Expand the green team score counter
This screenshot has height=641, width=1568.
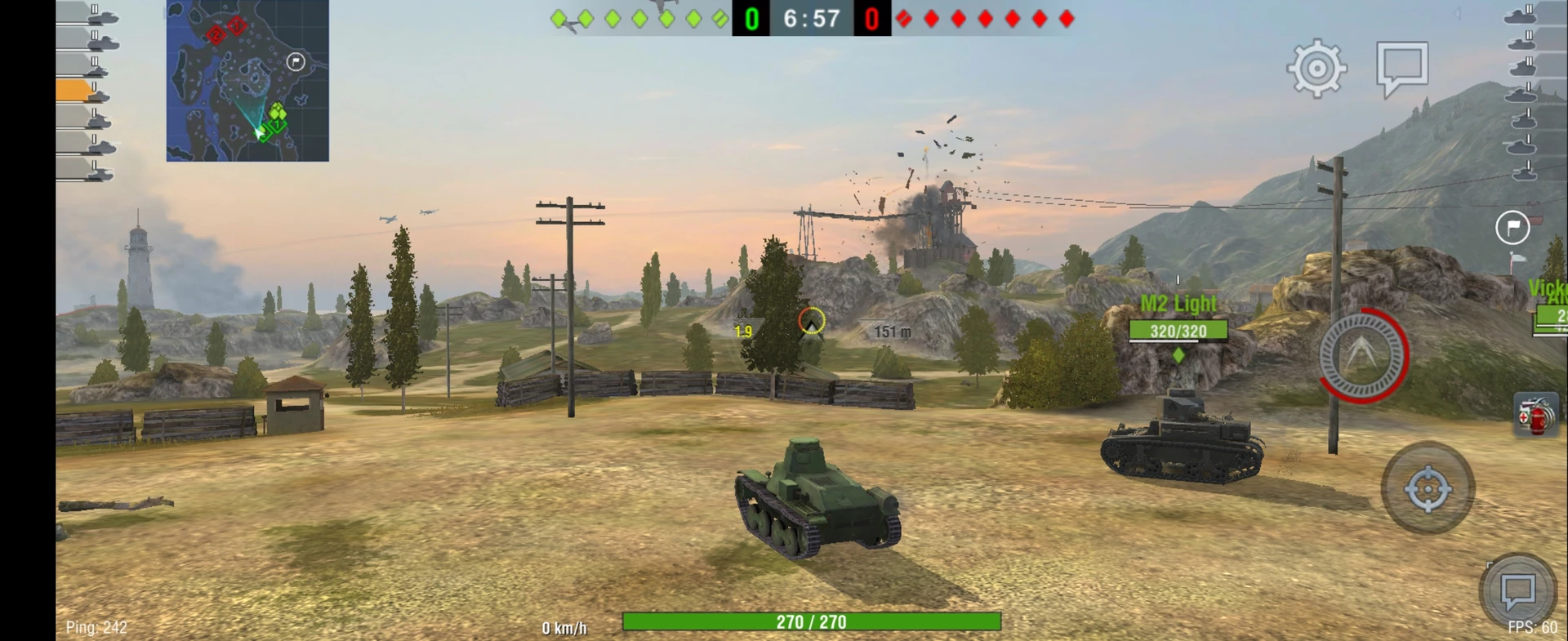click(752, 18)
